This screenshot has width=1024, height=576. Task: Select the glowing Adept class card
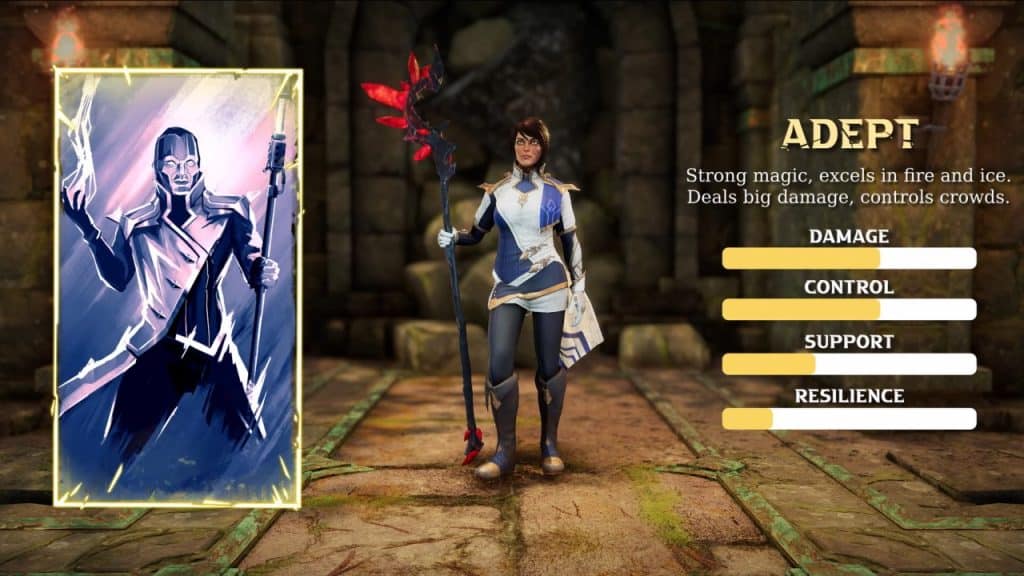click(x=178, y=288)
